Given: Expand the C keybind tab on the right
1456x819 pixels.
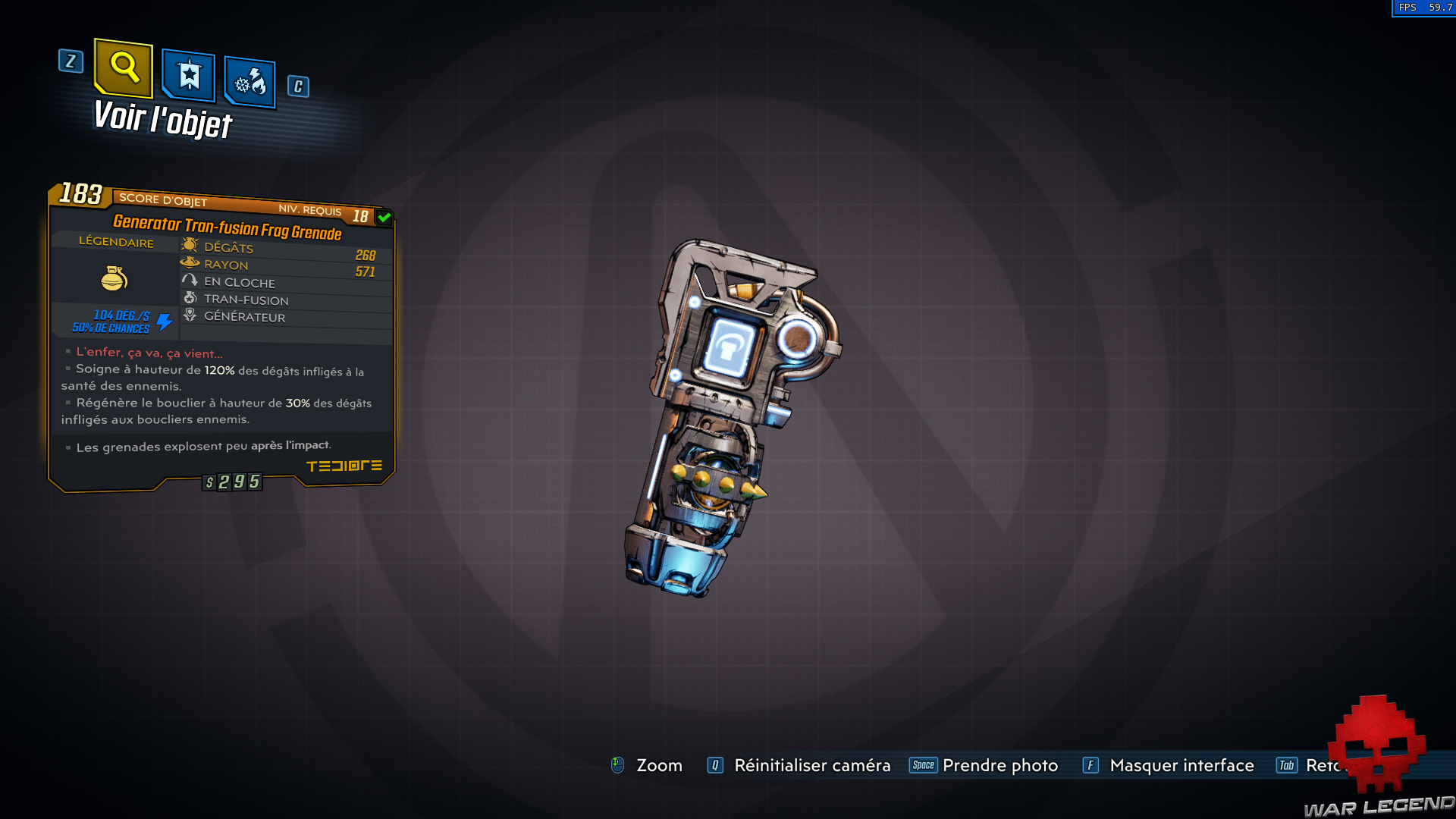Looking at the screenshot, I should (x=297, y=86).
